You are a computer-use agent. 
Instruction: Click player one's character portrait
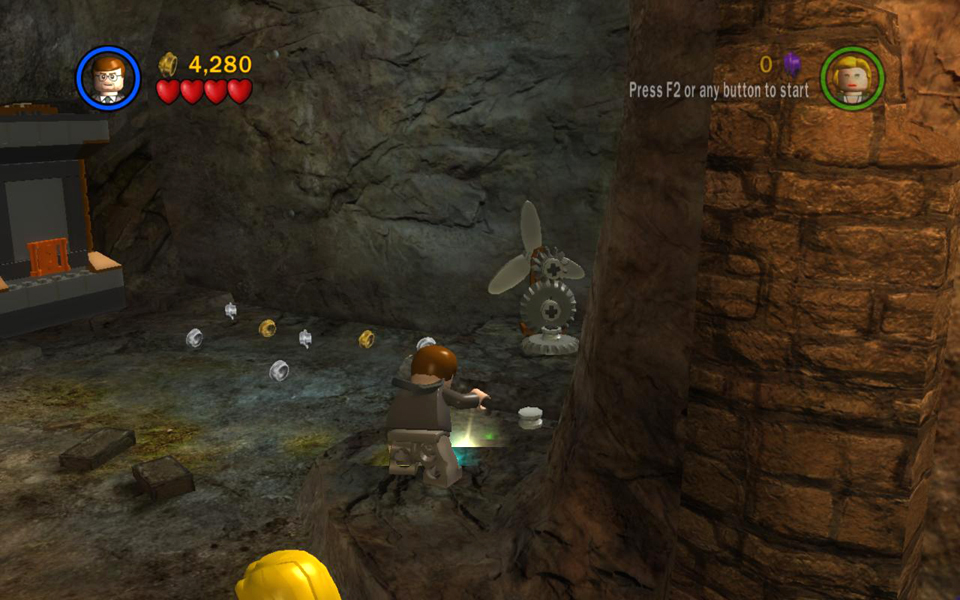pyautogui.click(x=108, y=78)
